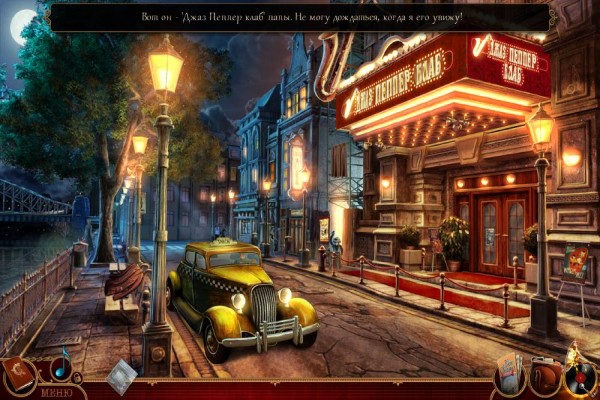Activate the vinyl record hint button

tap(580, 376)
